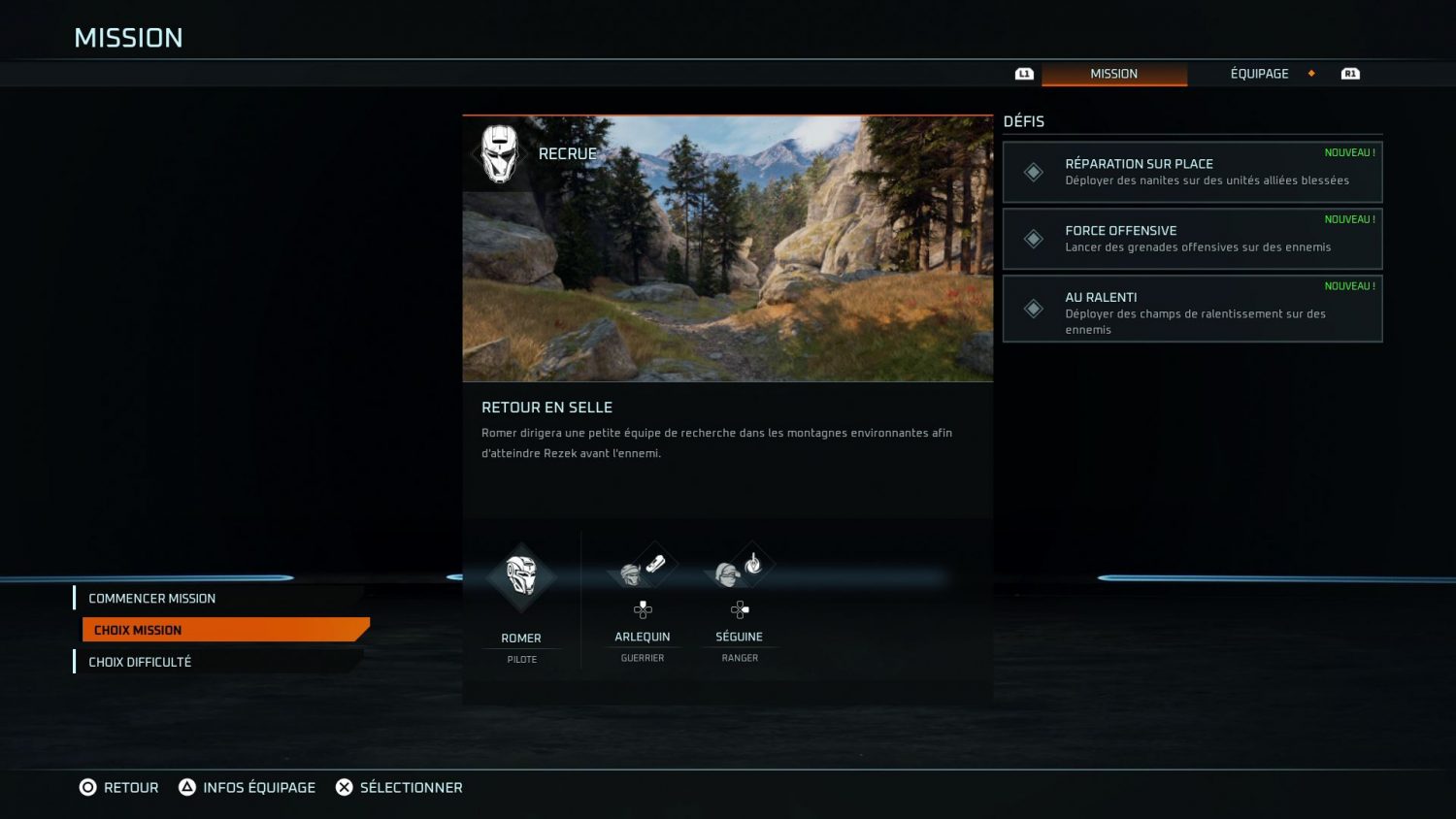Select the Mission tab
This screenshot has height=819, width=1456.
[x=1113, y=74]
